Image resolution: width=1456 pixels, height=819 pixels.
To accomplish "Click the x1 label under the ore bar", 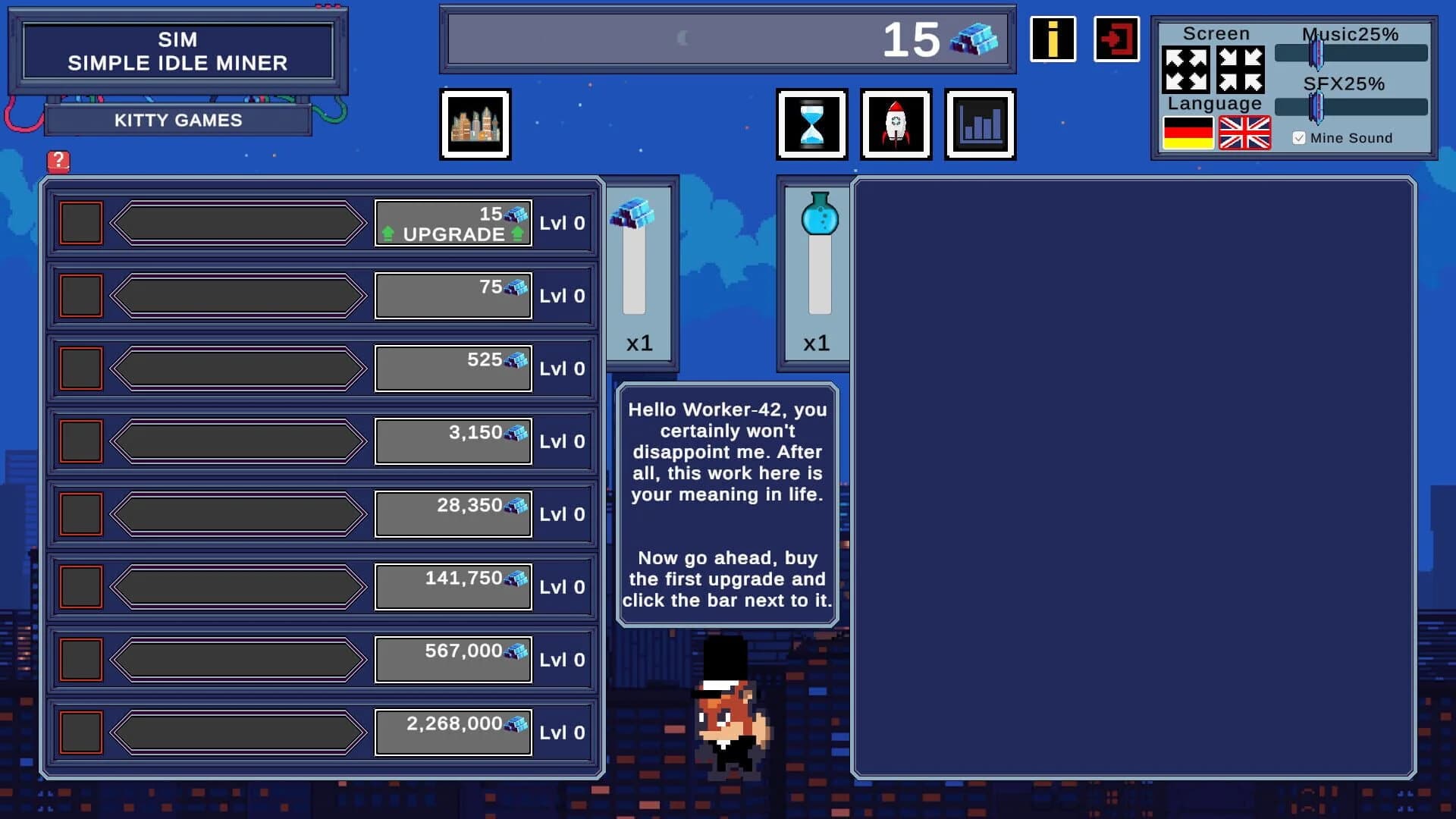I will coord(639,344).
